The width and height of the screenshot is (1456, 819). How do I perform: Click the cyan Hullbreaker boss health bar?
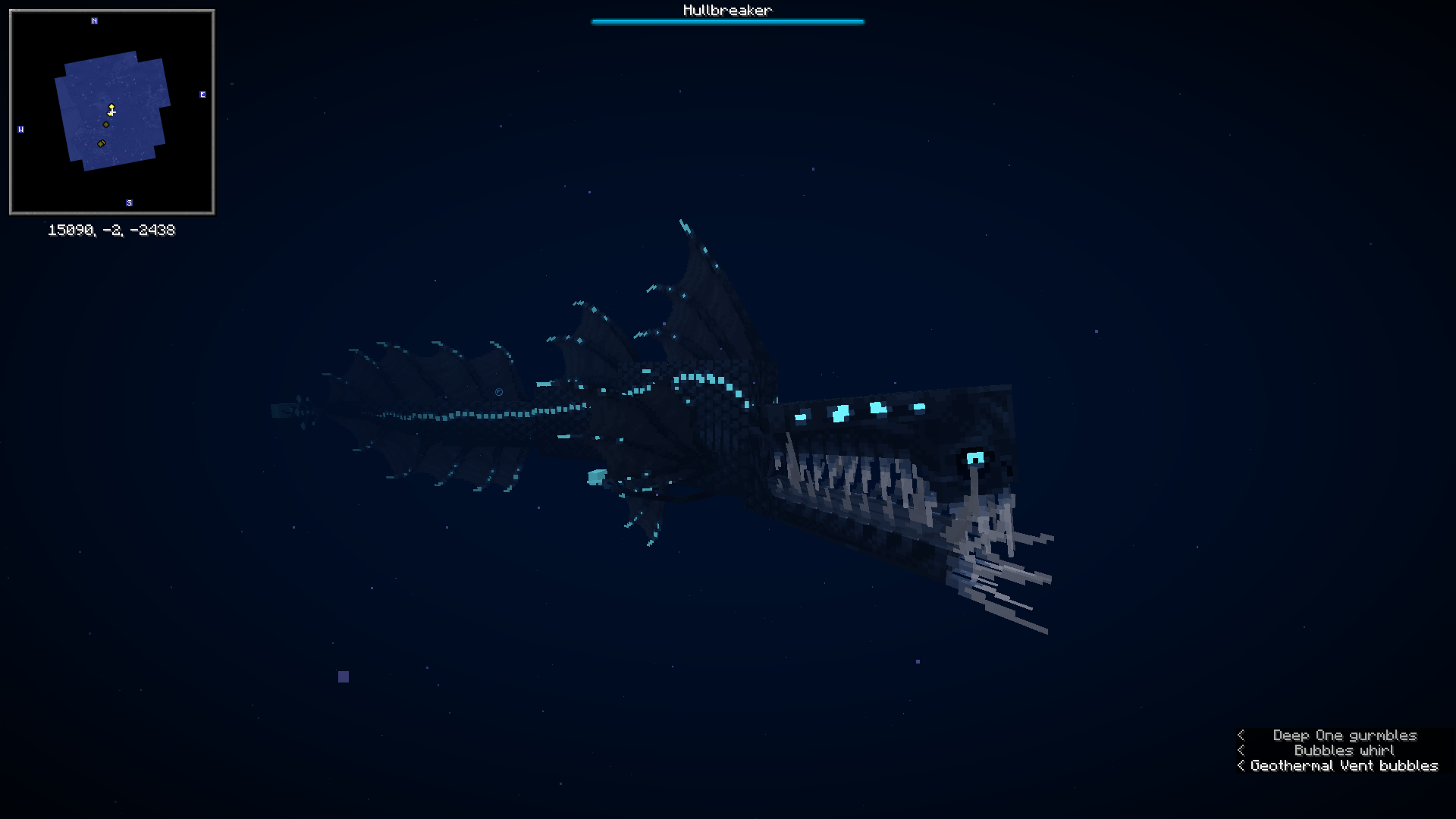tap(727, 22)
